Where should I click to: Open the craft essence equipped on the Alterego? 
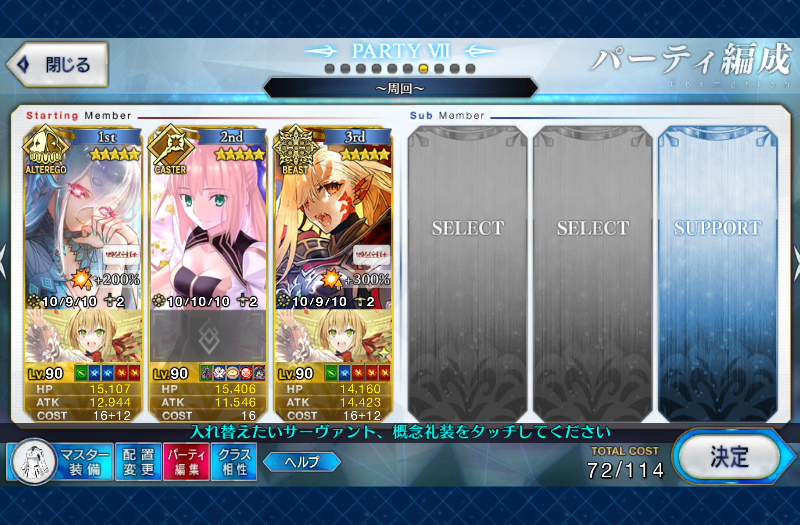pyautogui.click(x=83, y=335)
